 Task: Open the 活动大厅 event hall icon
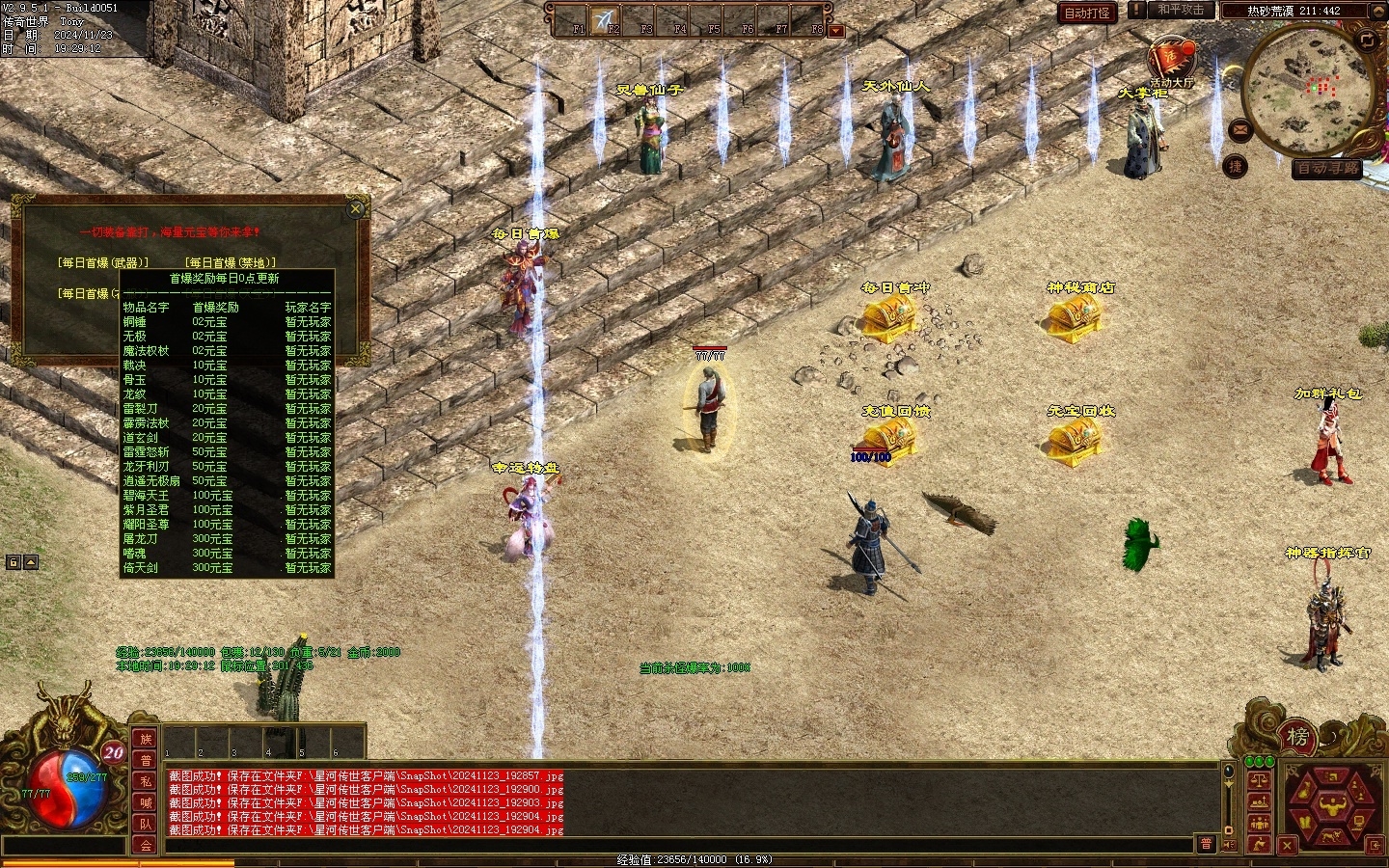(x=1171, y=58)
